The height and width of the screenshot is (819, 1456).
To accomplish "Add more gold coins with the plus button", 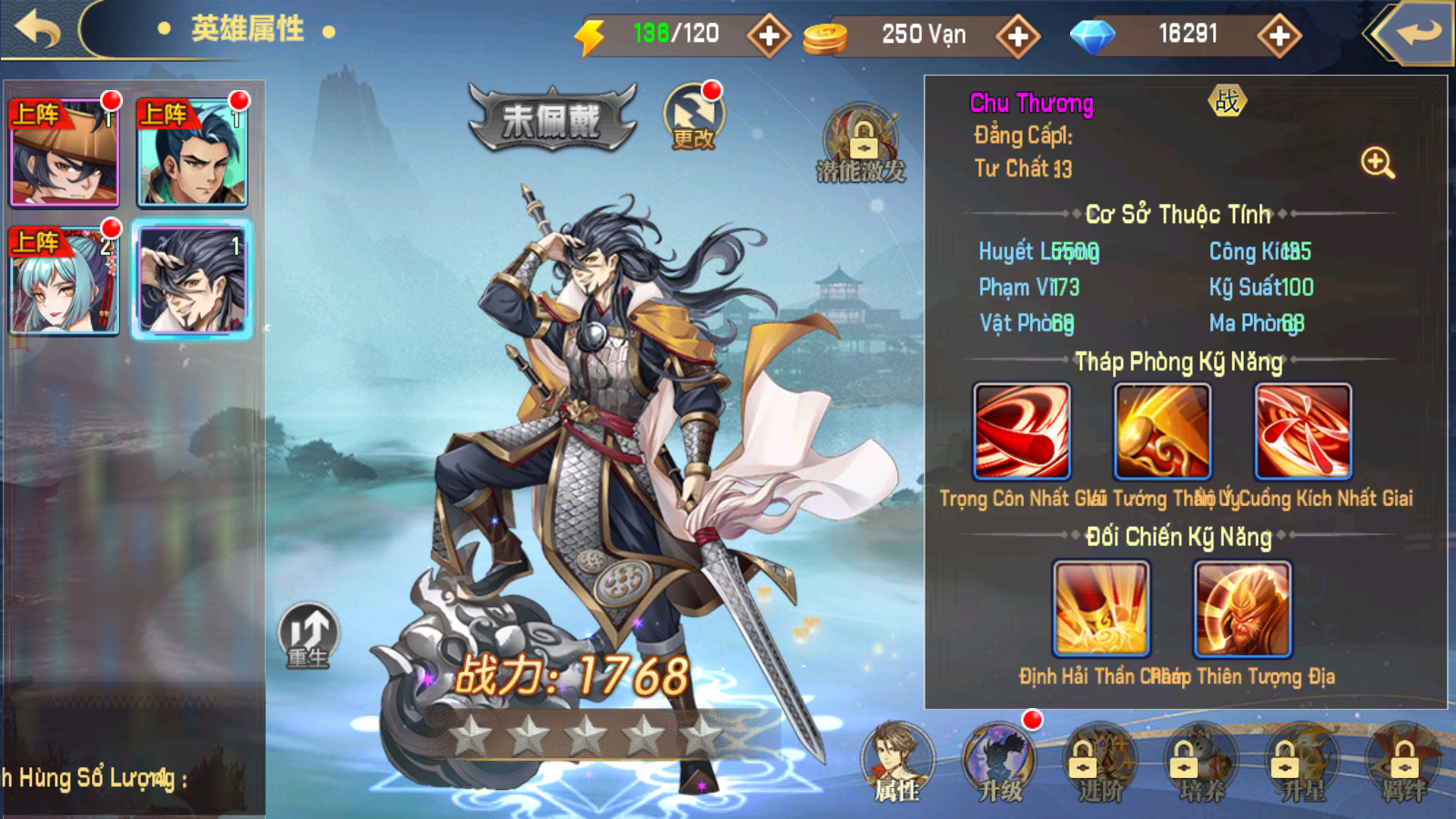I will [1017, 36].
